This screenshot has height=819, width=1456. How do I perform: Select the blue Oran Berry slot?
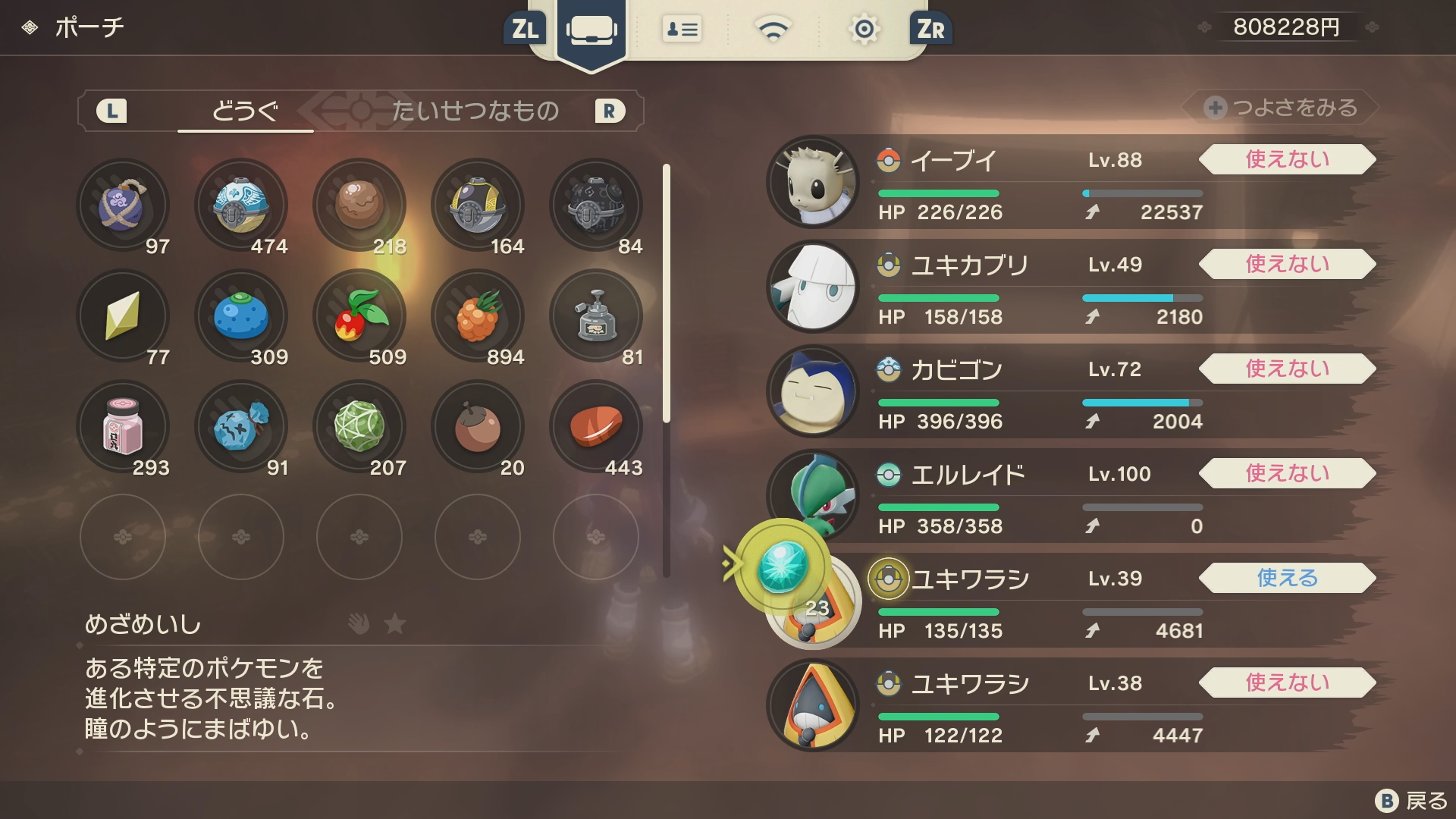tap(241, 316)
